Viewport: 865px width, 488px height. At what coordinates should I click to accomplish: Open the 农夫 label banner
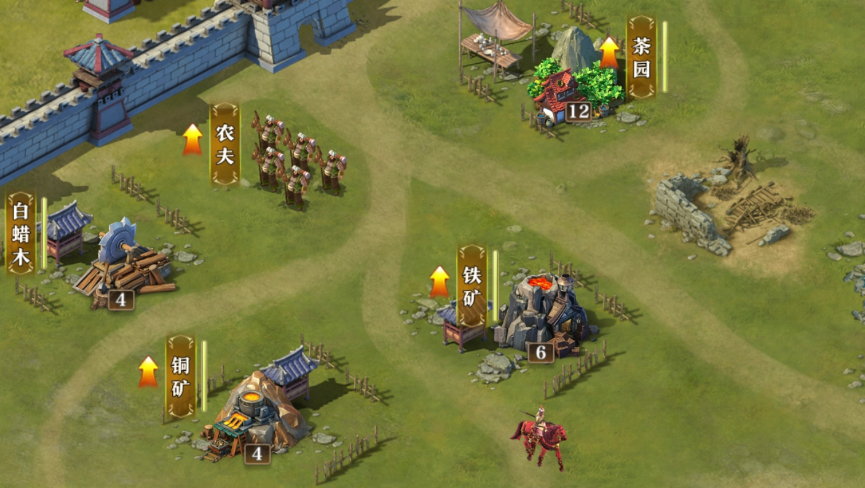click(225, 144)
